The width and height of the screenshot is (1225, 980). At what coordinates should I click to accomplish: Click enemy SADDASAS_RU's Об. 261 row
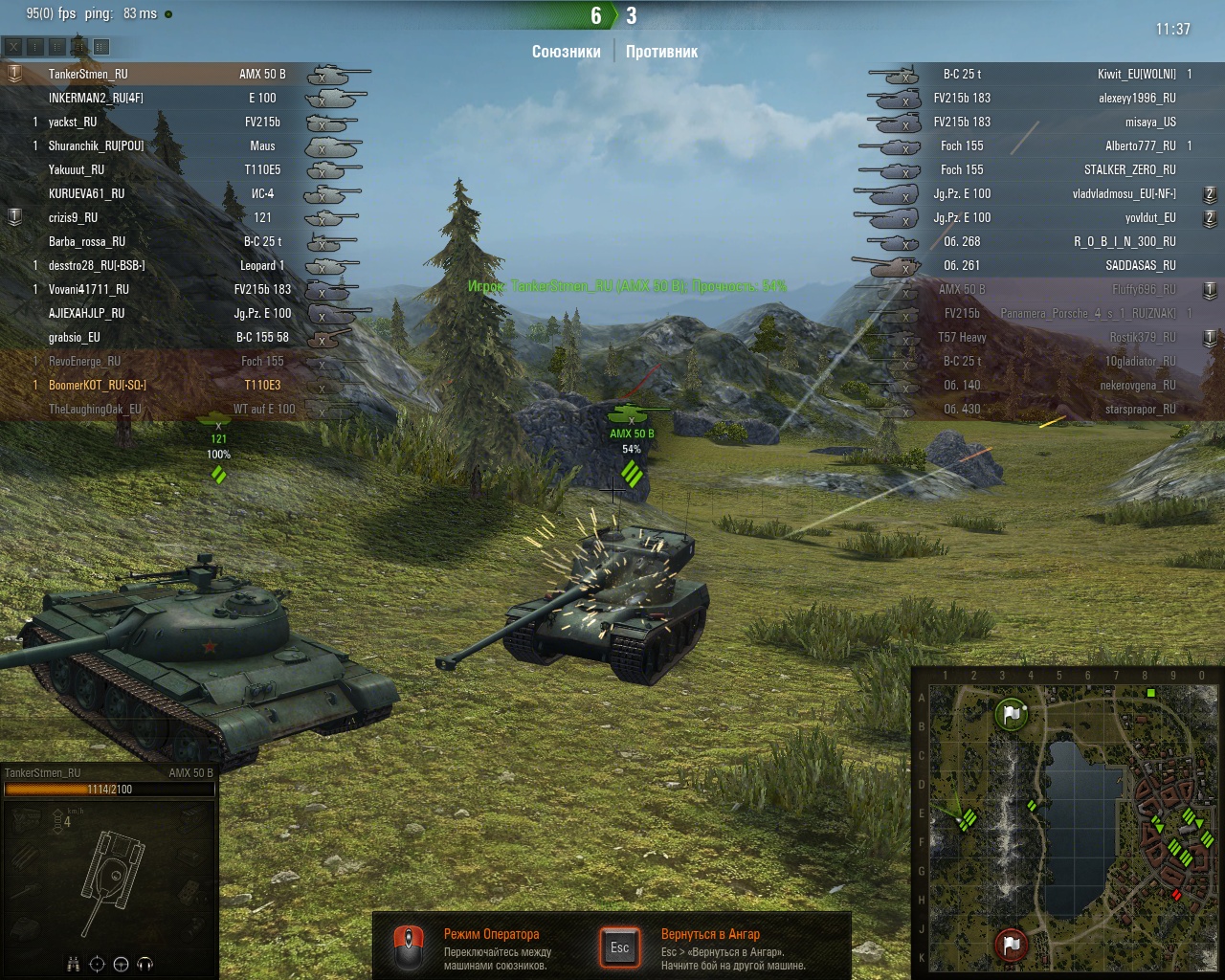point(1141,265)
